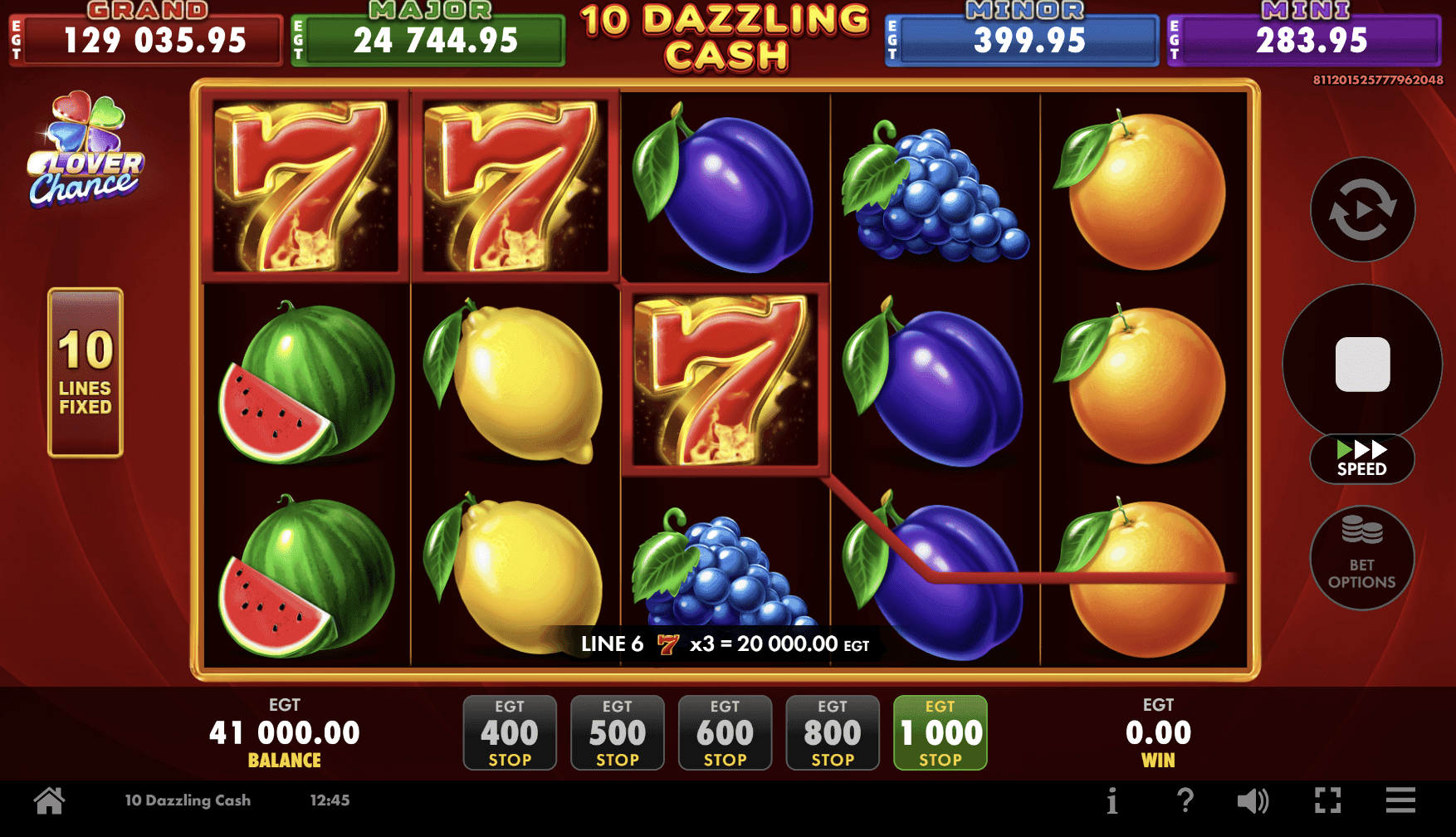
Task: Choose the 400 bet stop button
Action: coord(510,733)
